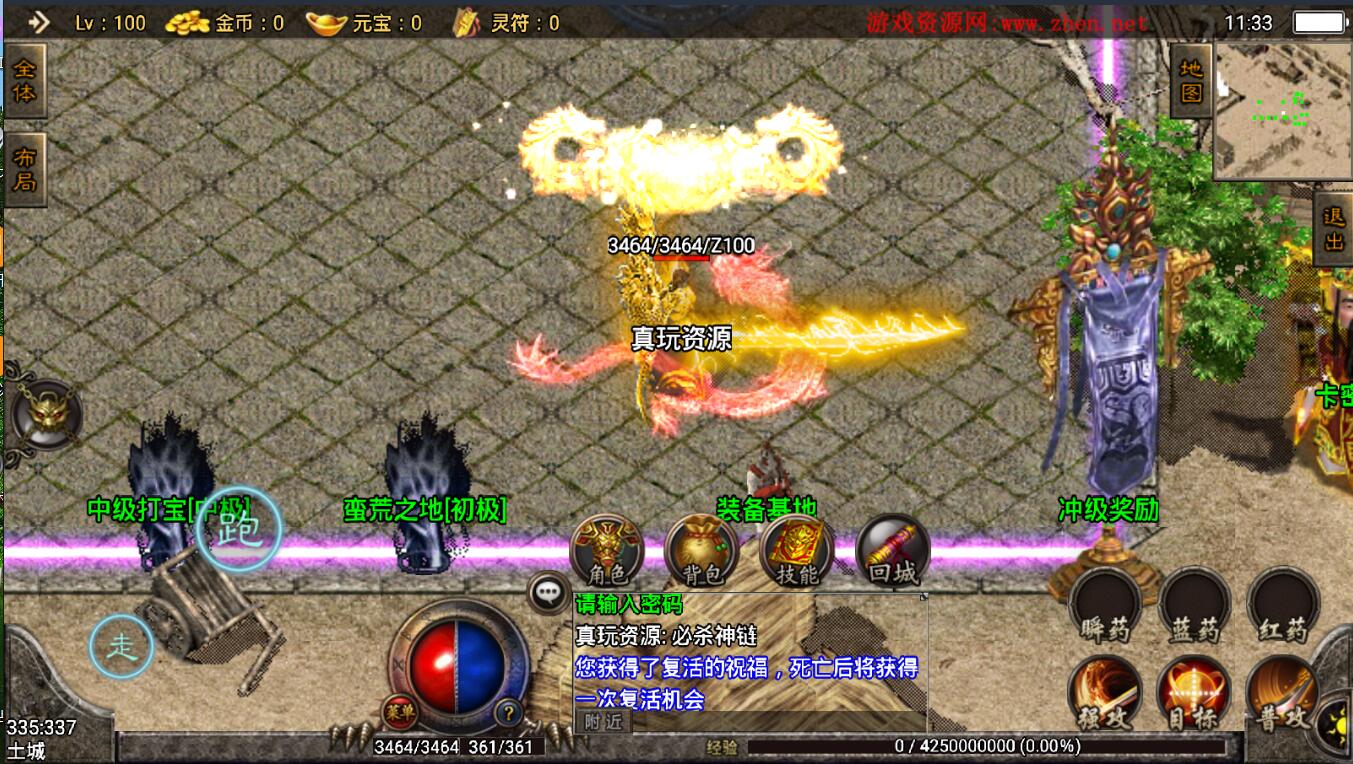The image size is (1353, 764).
Task: Select the 蓝药 mana potion slot
Action: [1194, 605]
